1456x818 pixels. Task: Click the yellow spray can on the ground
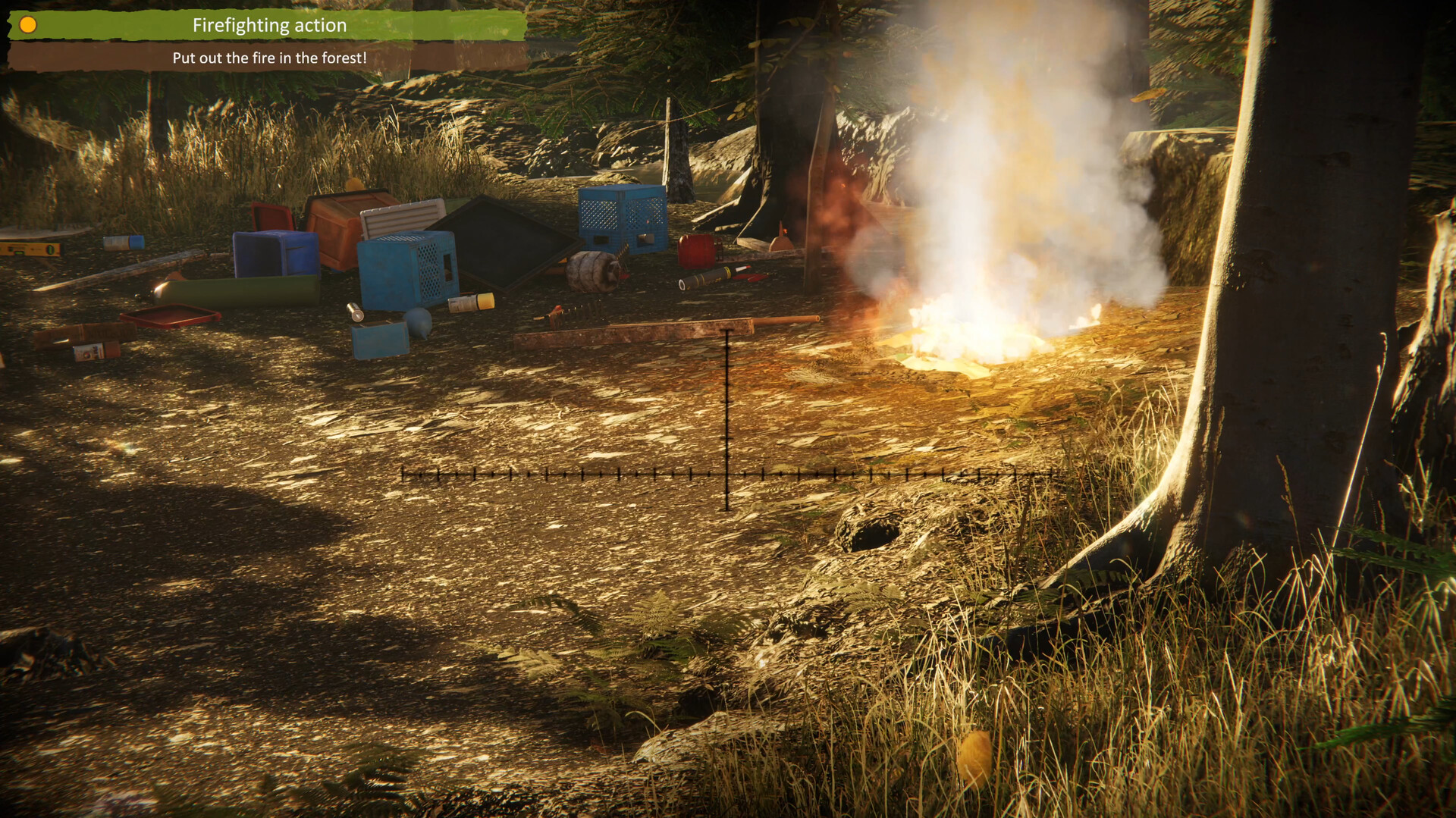coord(470,302)
